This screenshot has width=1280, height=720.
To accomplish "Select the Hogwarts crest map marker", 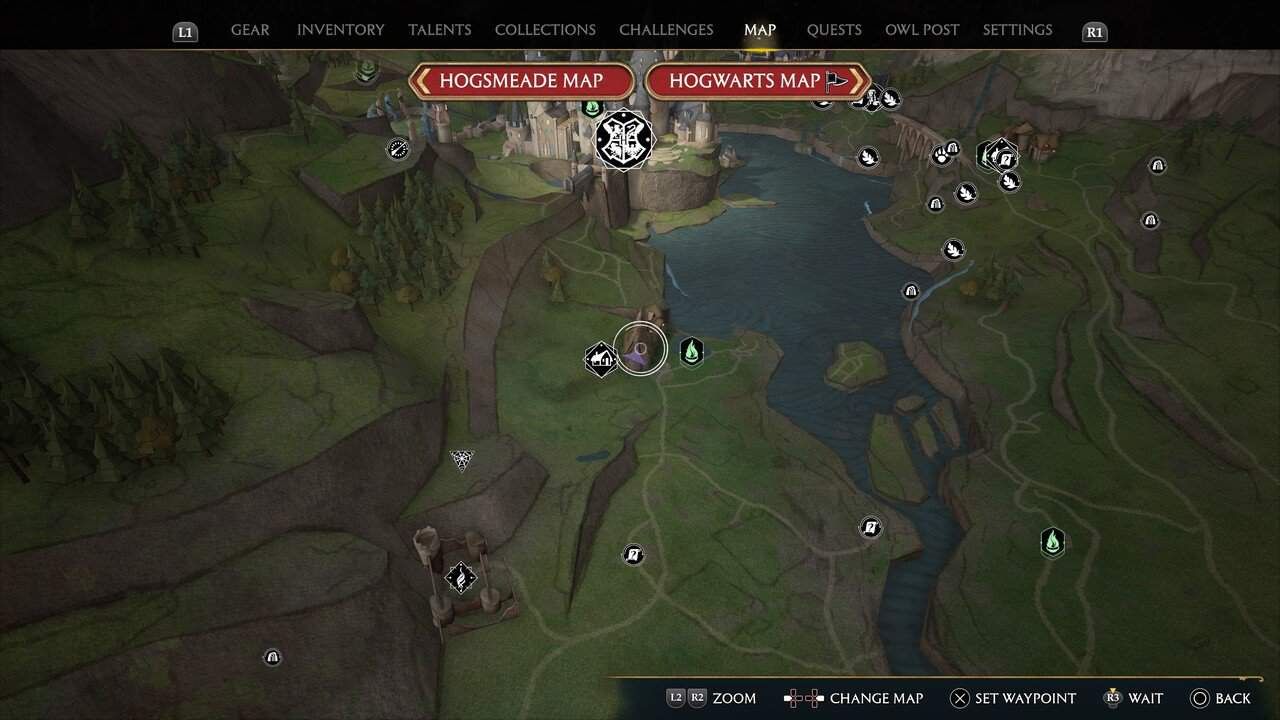I will tap(624, 139).
